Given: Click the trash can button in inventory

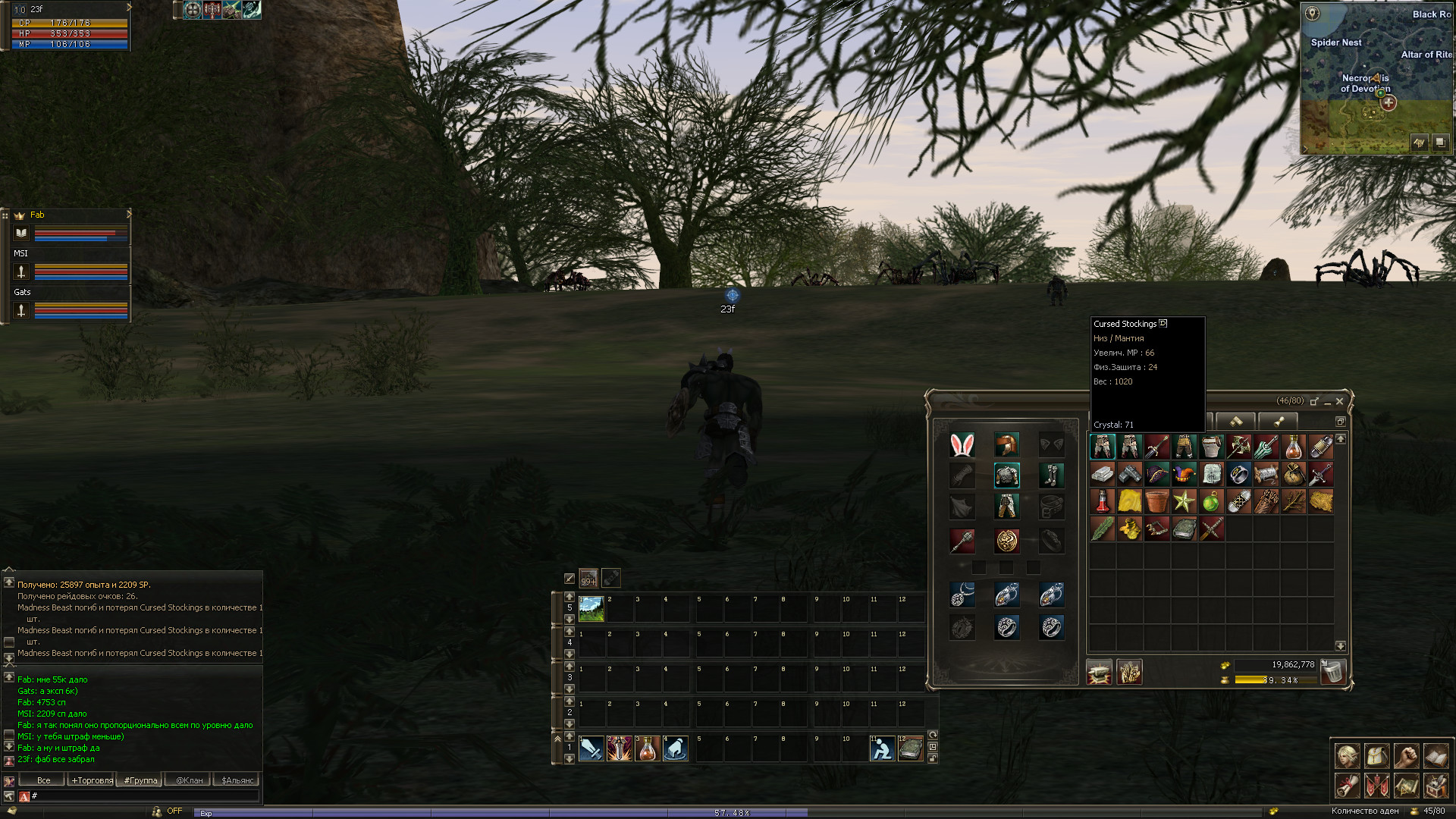Looking at the screenshot, I should pyautogui.click(x=1332, y=672).
